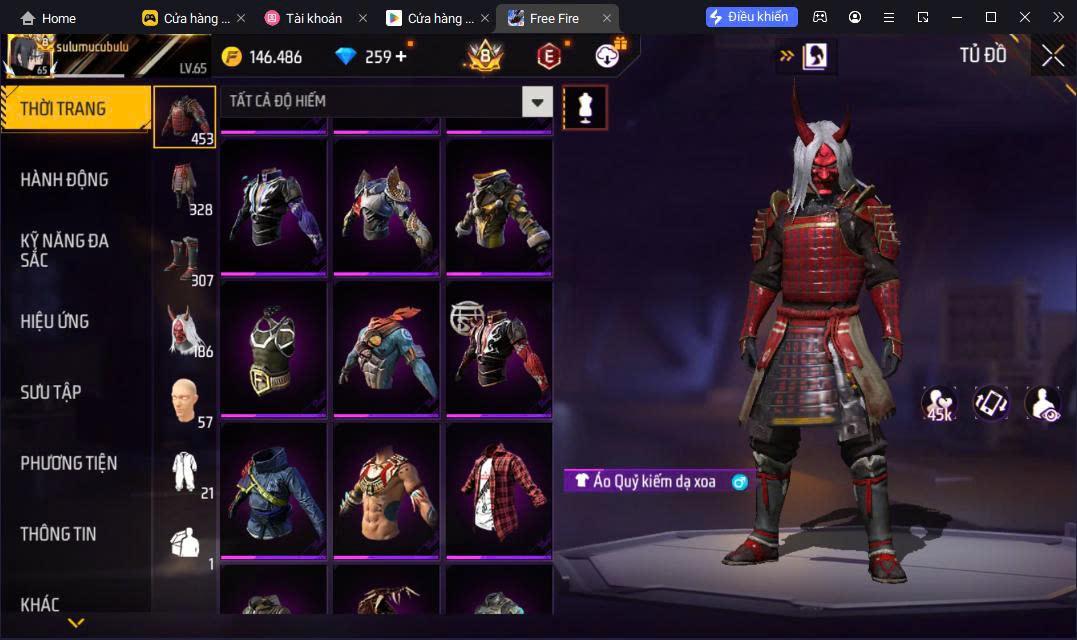
Task: Open the HIỆU ỨNG category
Action: 55,321
